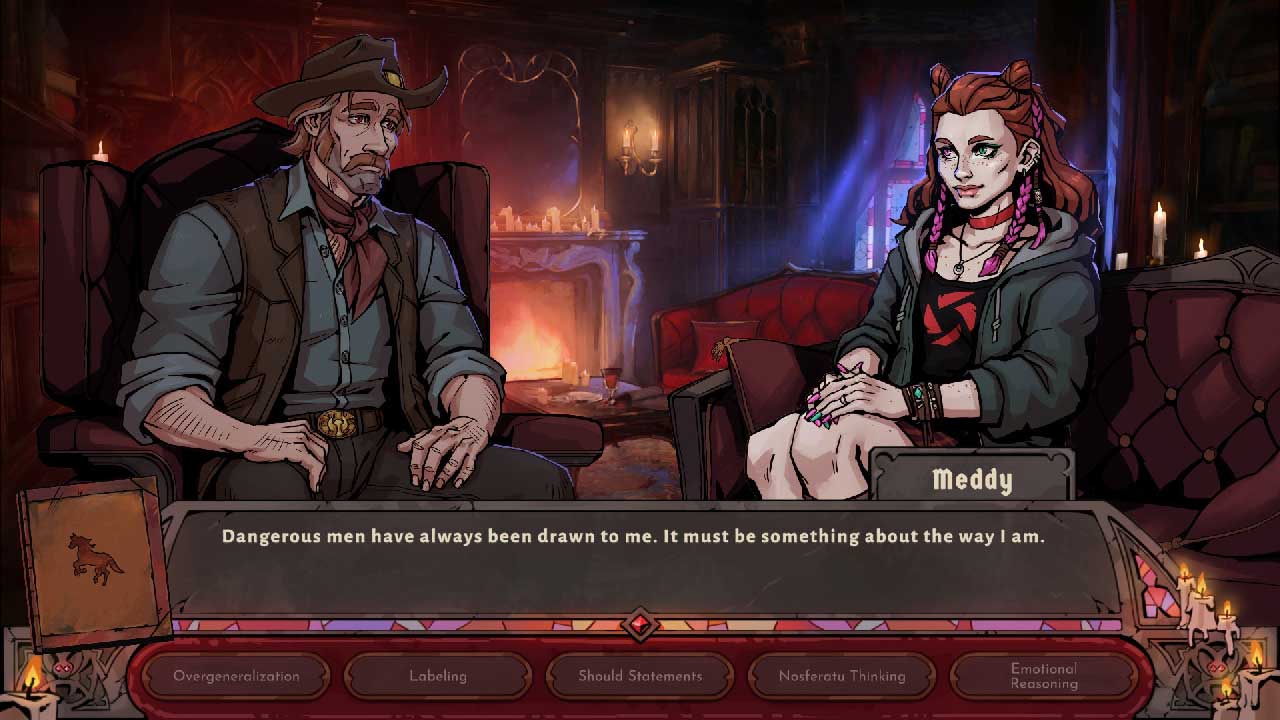Choose the Overgeneralization answer
Screen dimensions: 1280x720
[x=236, y=676]
